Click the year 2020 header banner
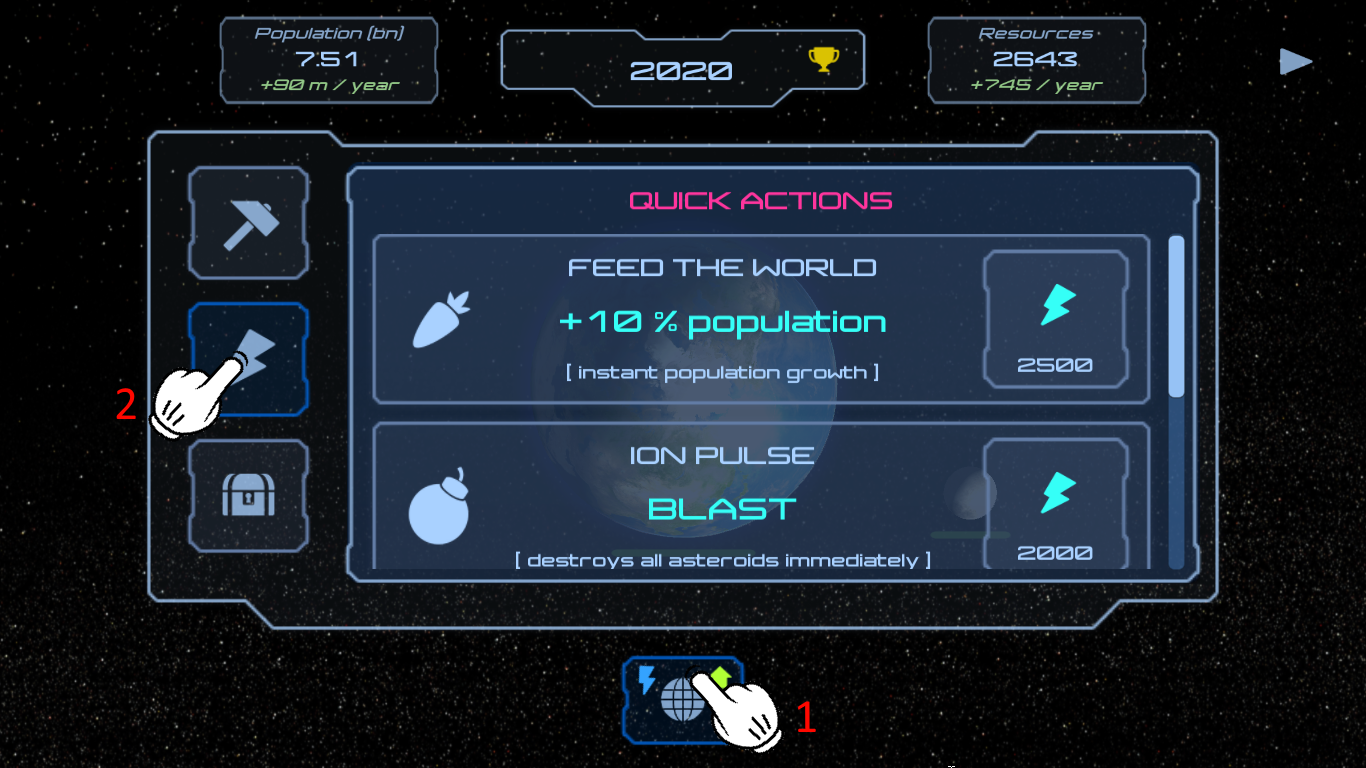1366x768 pixels. [683, 68]
